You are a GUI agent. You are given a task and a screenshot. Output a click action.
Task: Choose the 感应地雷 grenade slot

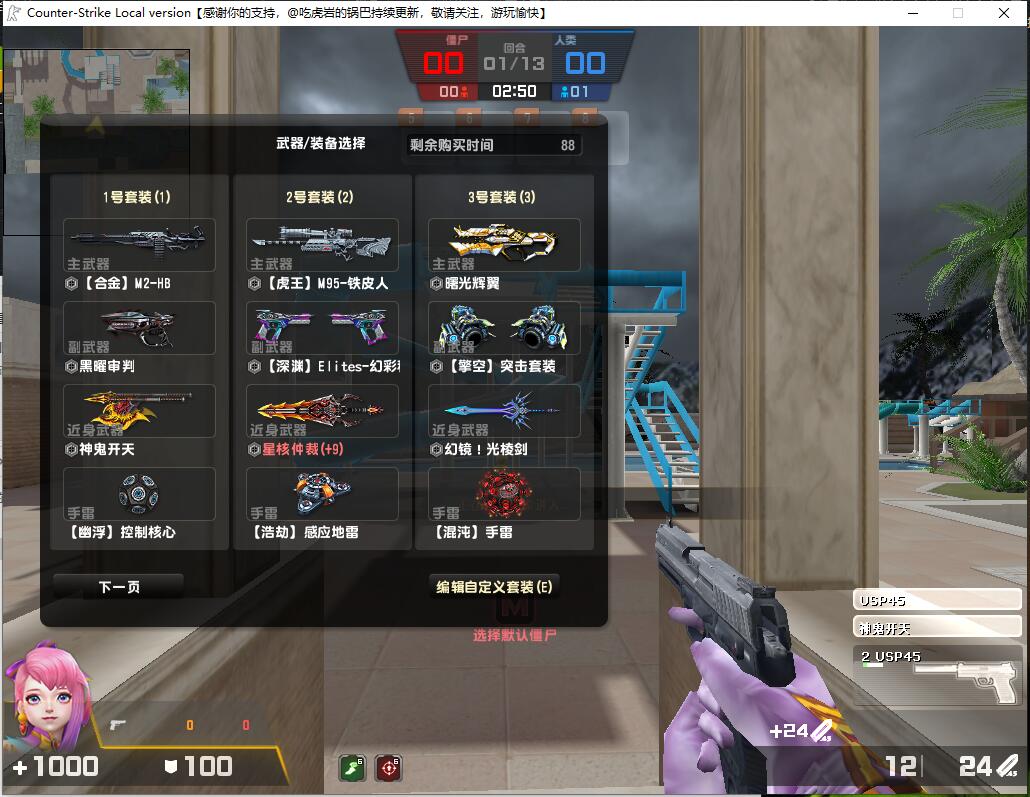pyautogui.click(x=322, y=494)
